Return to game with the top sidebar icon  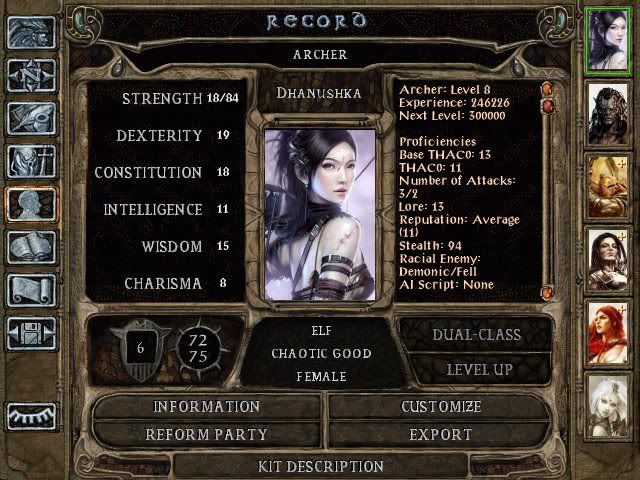coord(32,32)
